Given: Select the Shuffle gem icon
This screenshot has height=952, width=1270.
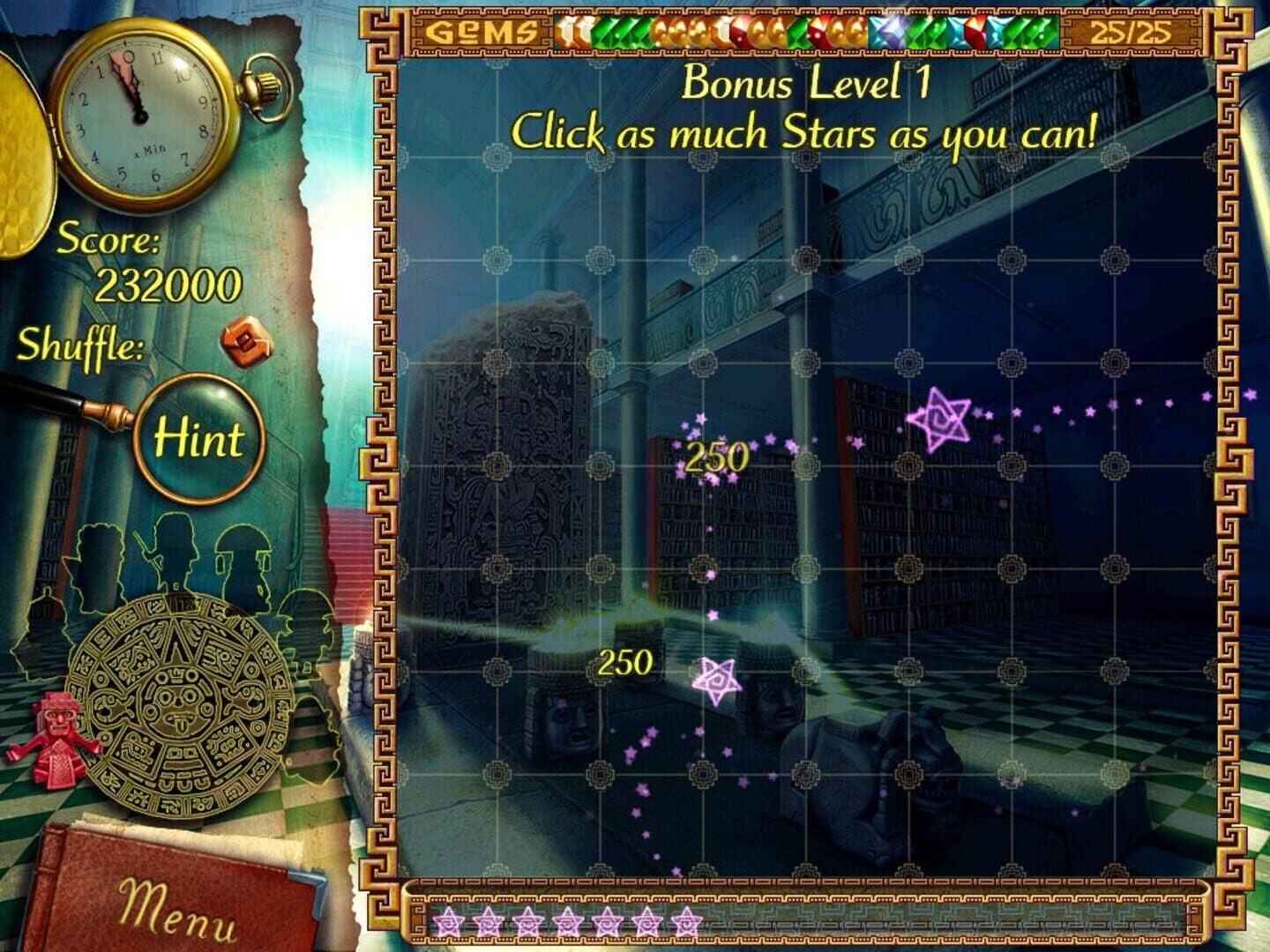Looking at the screenshot, I should point(246,339).
